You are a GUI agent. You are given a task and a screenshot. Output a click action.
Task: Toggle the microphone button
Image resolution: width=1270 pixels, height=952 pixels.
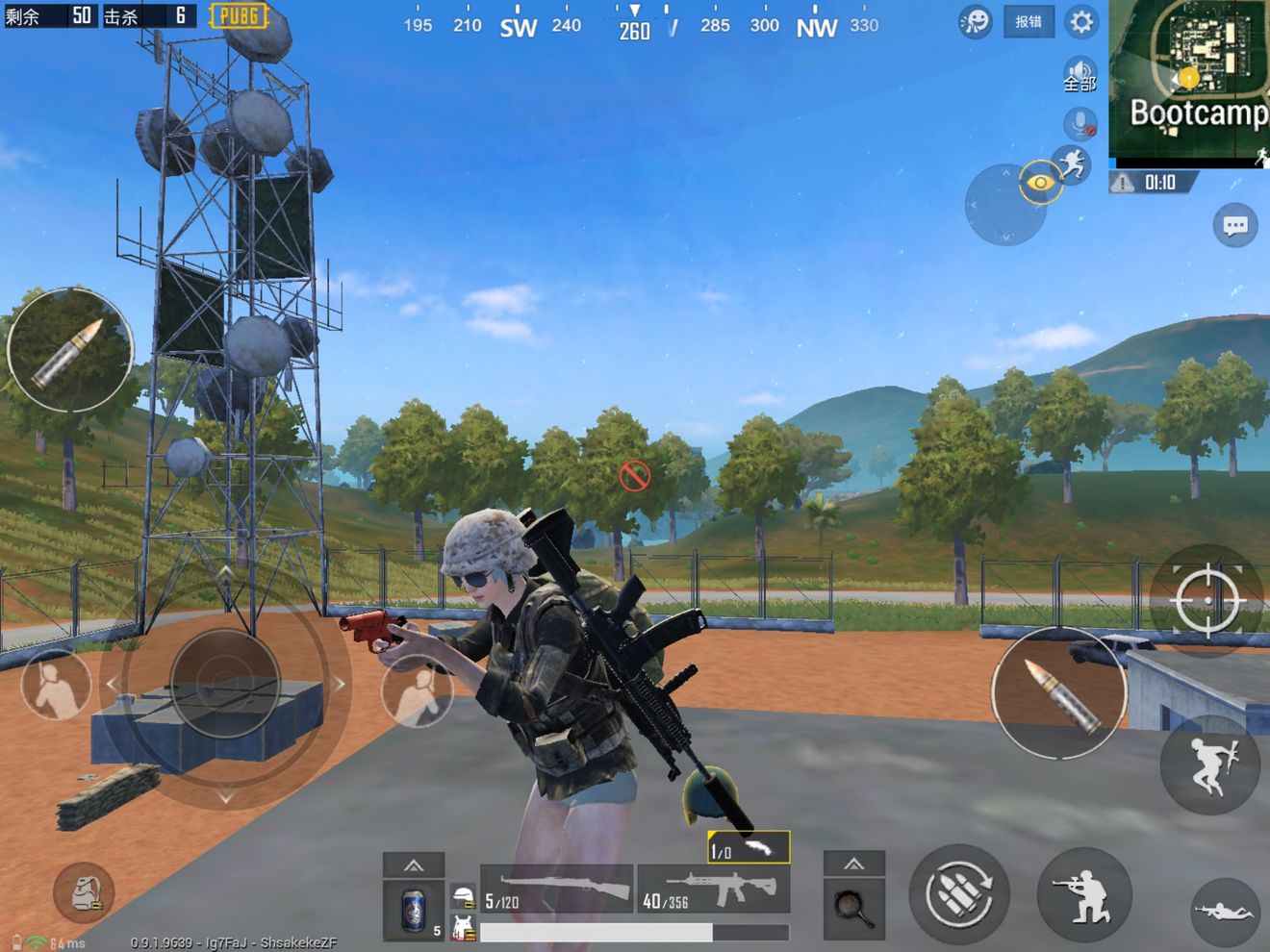coord(1080,123)
